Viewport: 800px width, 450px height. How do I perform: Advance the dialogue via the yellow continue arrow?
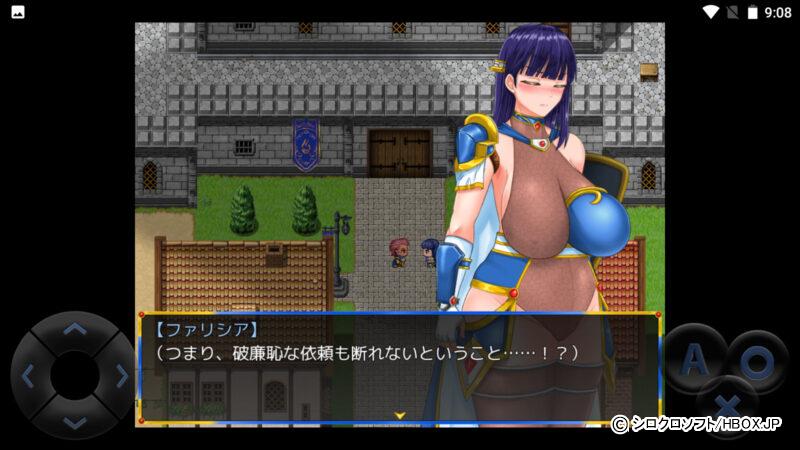[399, 415]
